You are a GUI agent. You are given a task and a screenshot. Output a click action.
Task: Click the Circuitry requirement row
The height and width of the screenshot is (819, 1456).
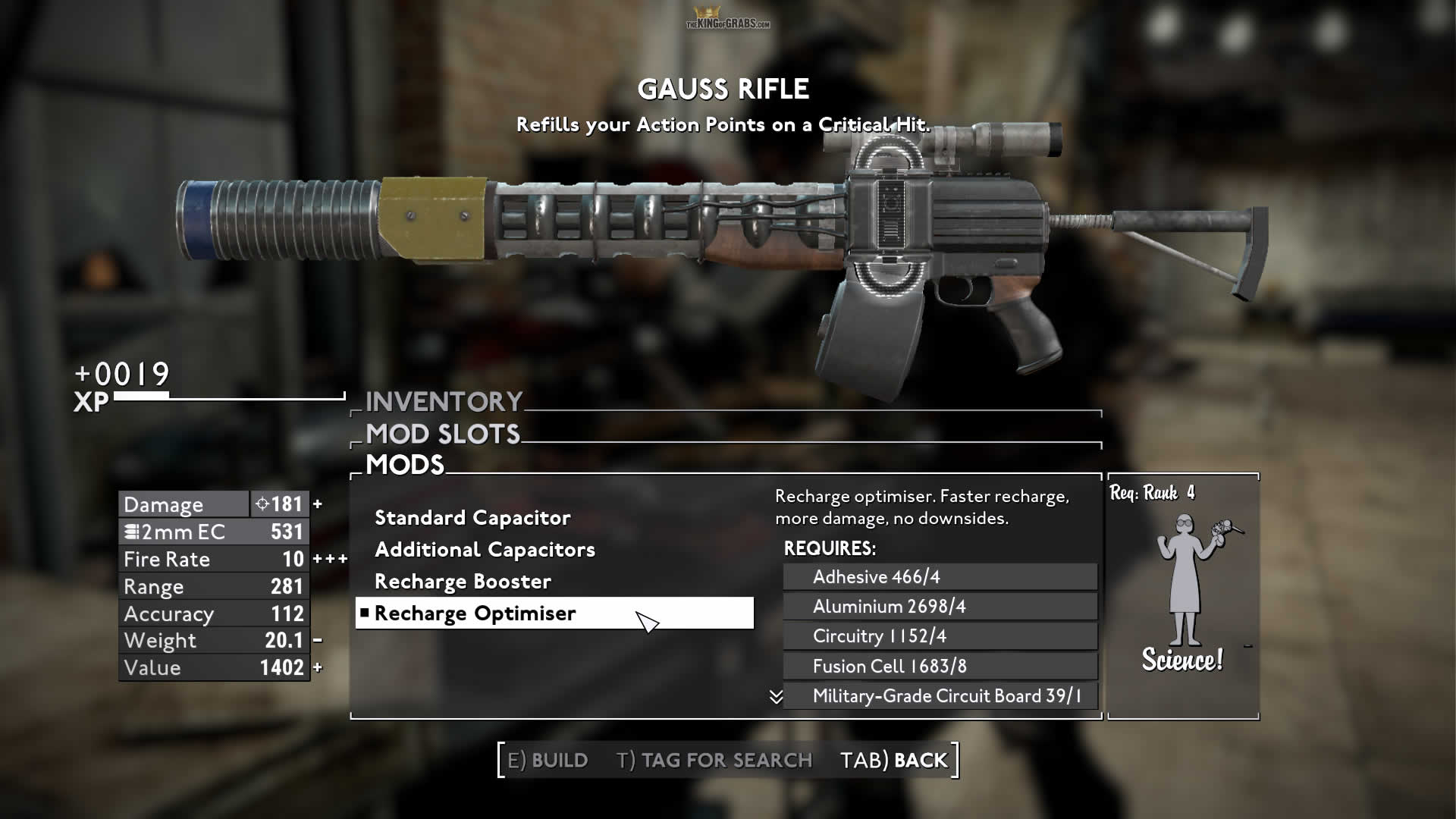[x=940, y=636]
